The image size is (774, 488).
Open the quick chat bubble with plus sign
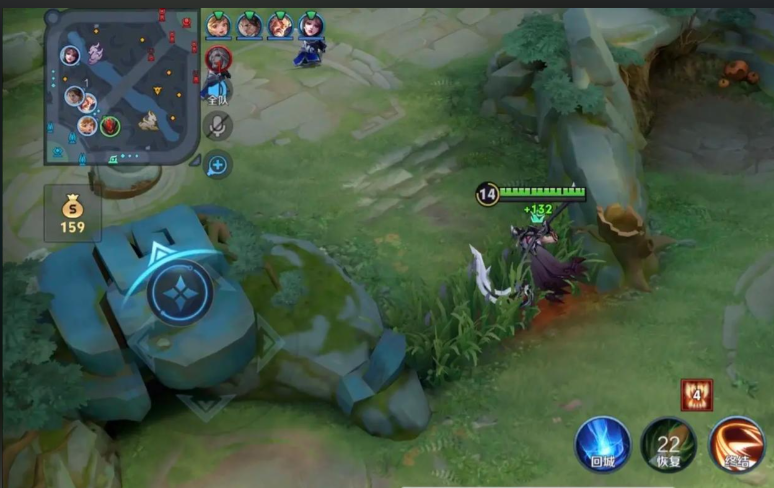tap(218, 165)
